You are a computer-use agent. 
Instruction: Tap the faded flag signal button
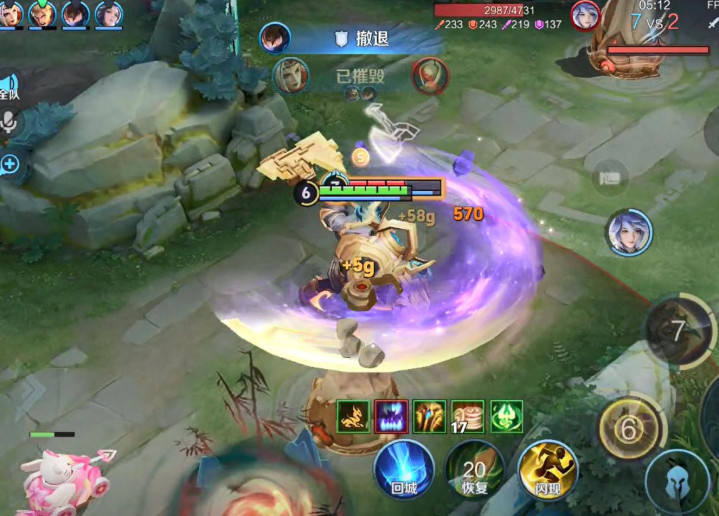(x=608, y=178)
